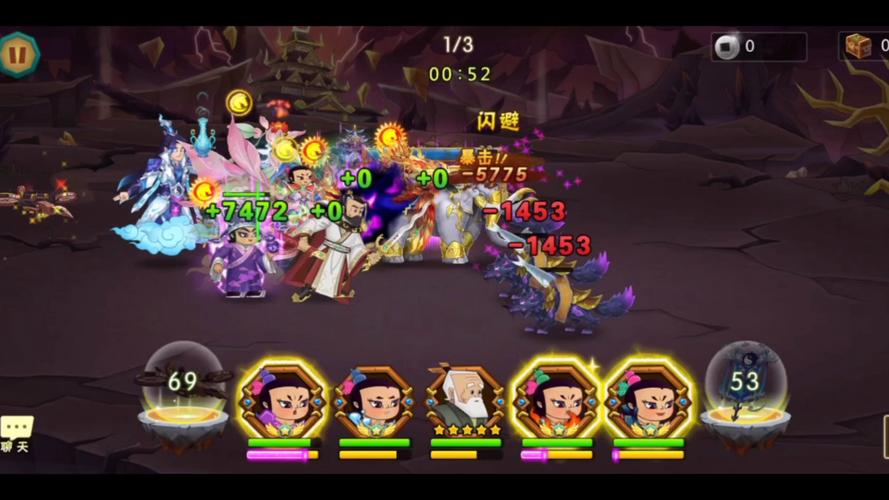
Task: Open the chat speech-bubble button
Action: [x=16, y=431]
